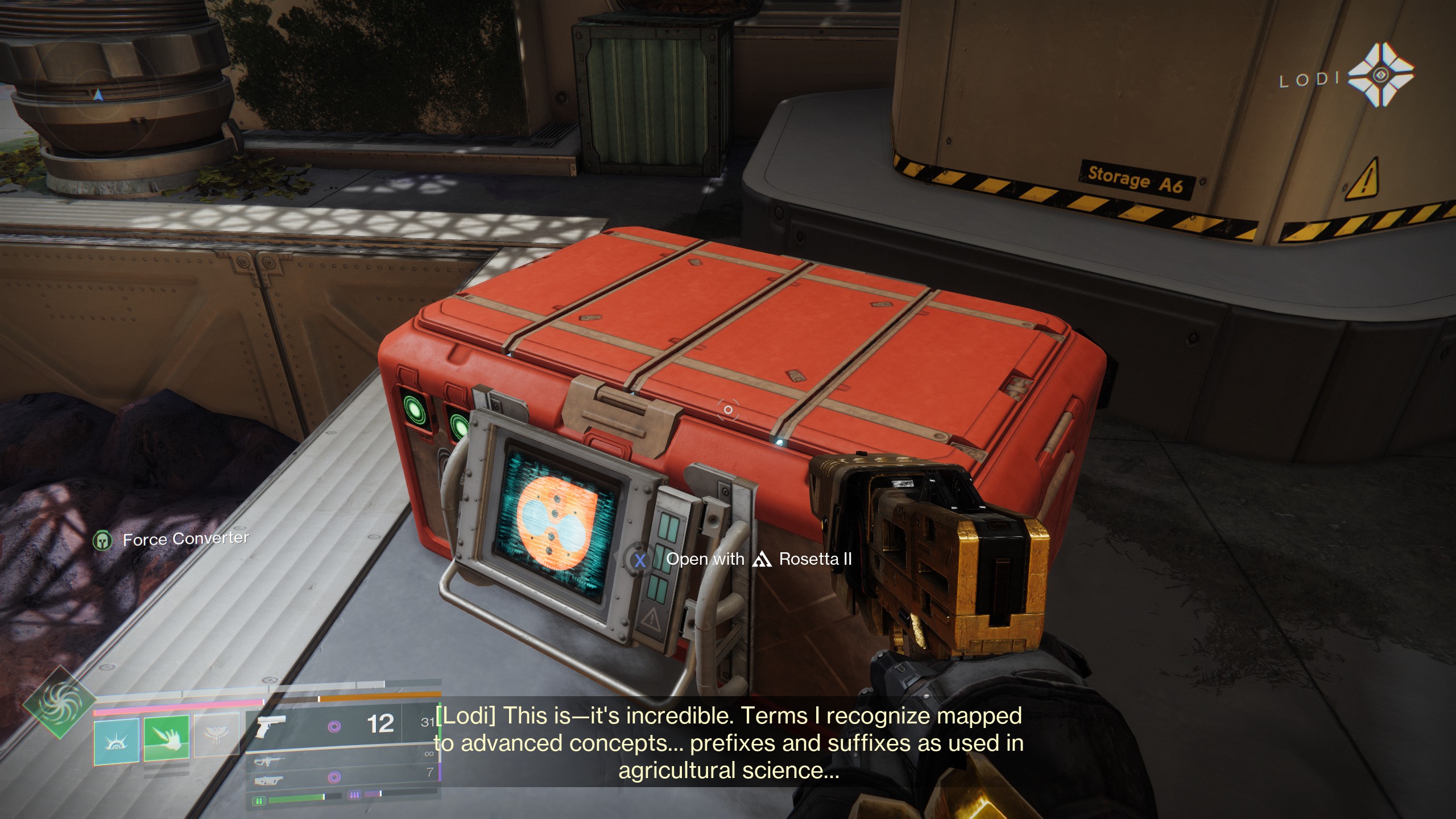This screenshot has height=819, width=1456.
Task: Click the purple void element swirl beside 12
Action: point(334,727)
